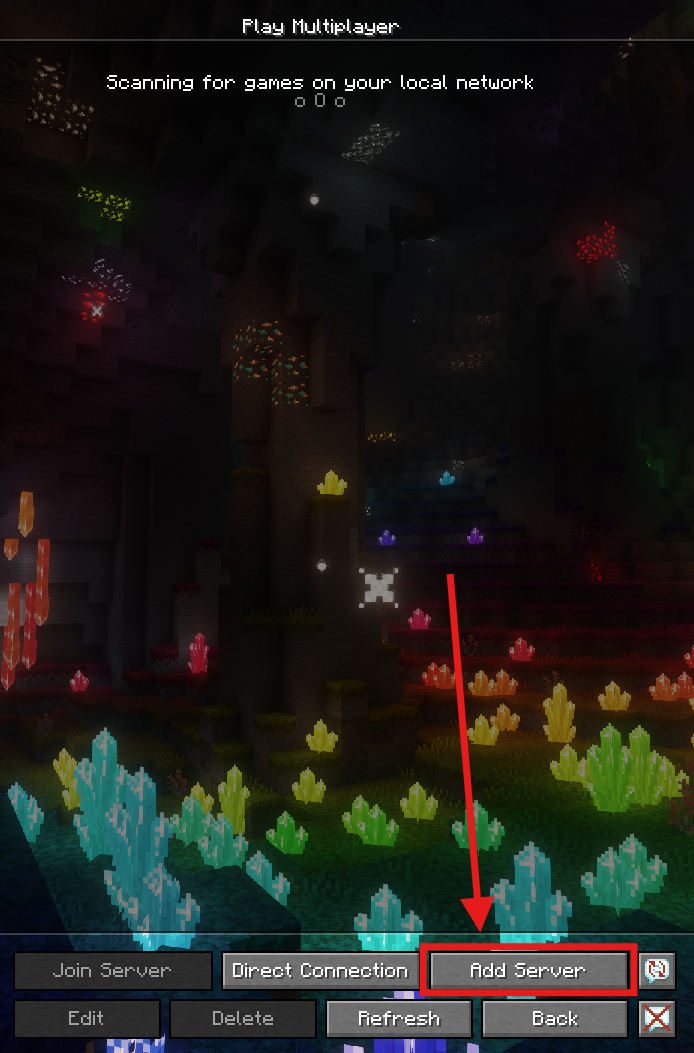Click the greyed-out Join Server button
Image resolution: width=694 pixels, height=1053 pixels.
pos(112,970)
